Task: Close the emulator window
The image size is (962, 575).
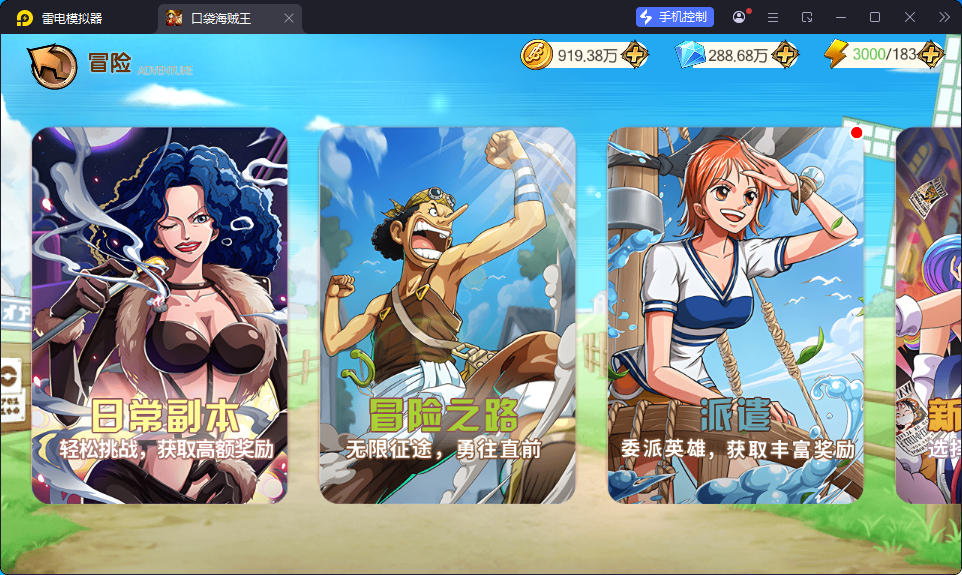Action: (x=910, y=17)
